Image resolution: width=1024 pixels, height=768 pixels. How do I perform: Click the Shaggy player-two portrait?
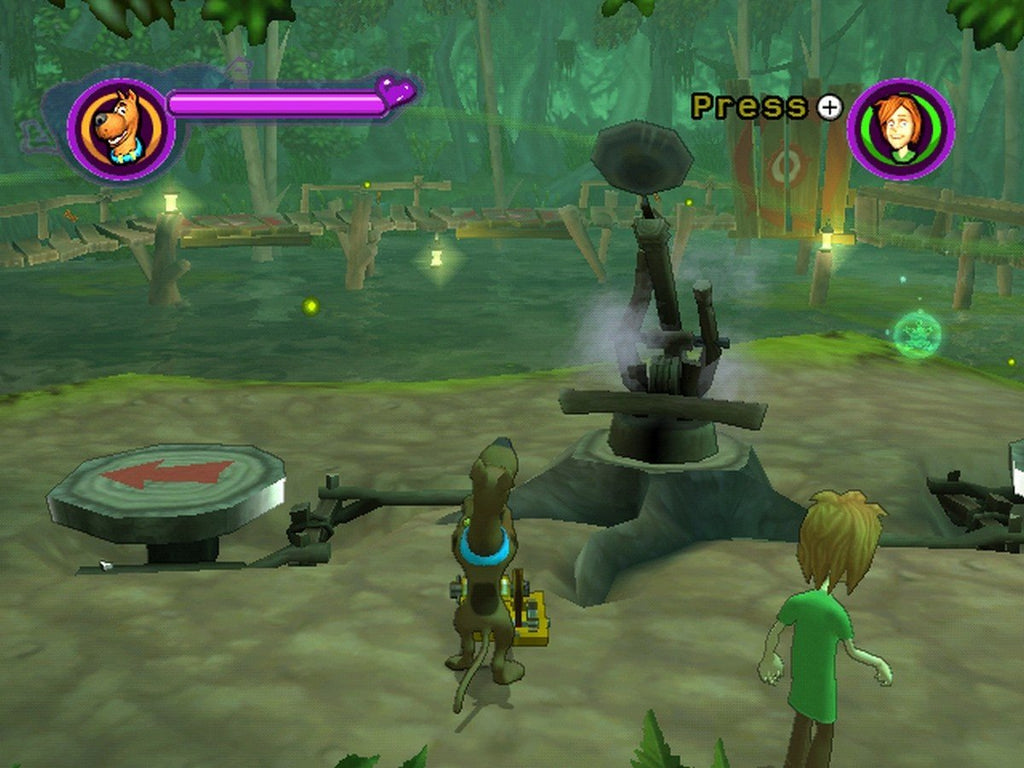pyautogui.click(x=900, y=129)
